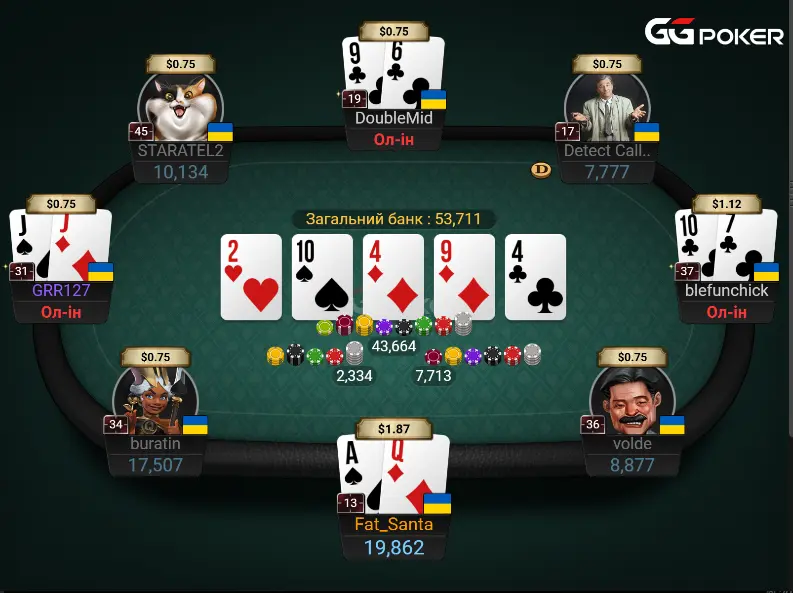Screen dimensions: 793x593
Task: Select the Detect Call.. player avatar
Action: (607, 108)
